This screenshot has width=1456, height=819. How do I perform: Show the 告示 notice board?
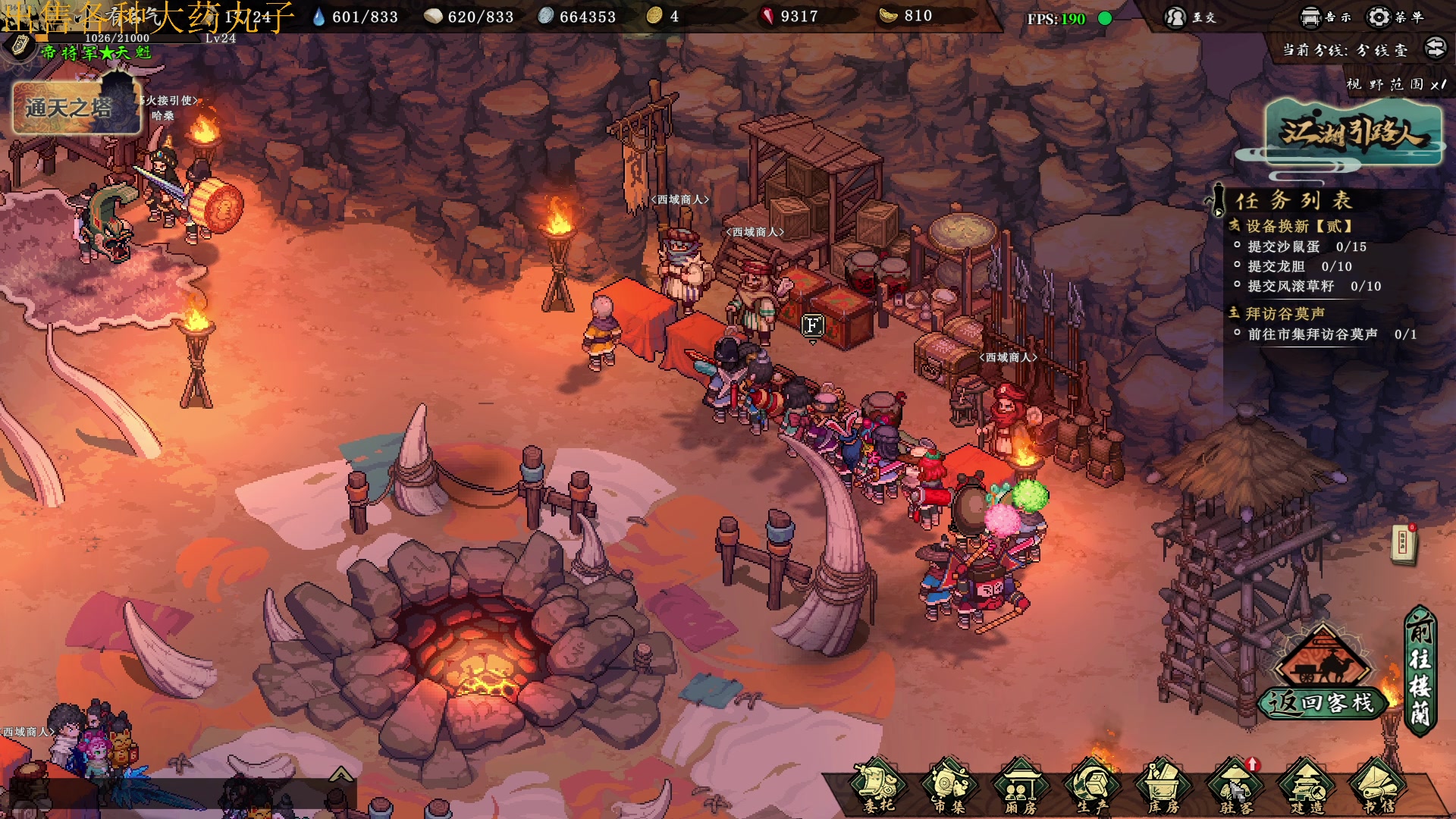pyautogui.click(x=1325, y=17)
